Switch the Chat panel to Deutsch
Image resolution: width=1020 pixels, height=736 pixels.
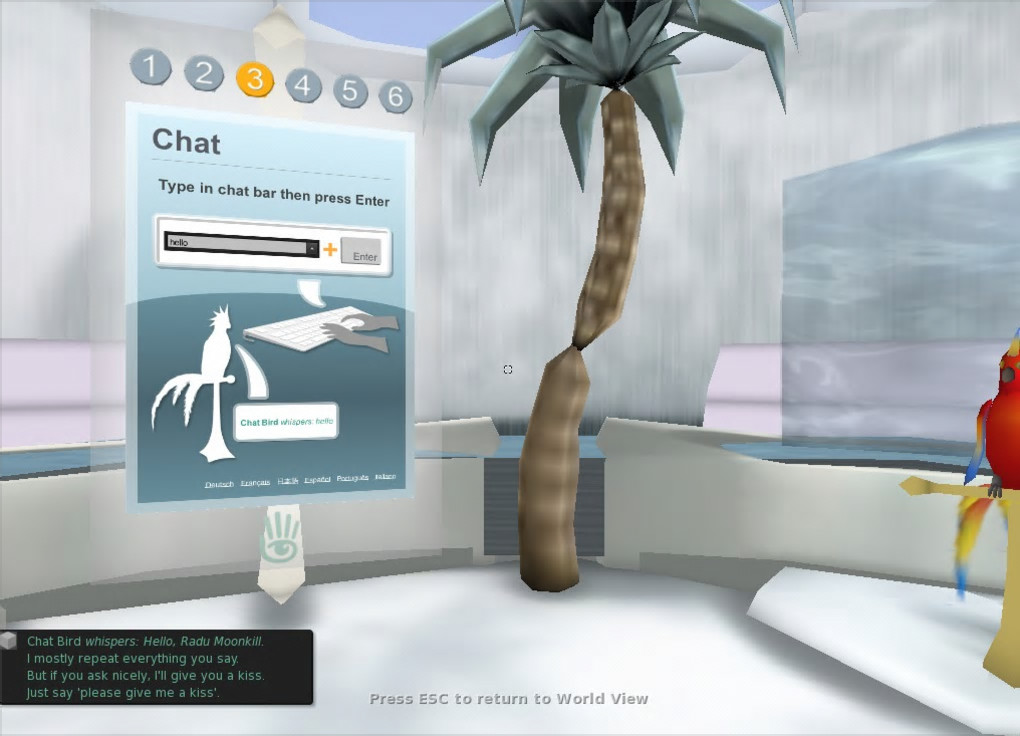[x=219, y=484]
